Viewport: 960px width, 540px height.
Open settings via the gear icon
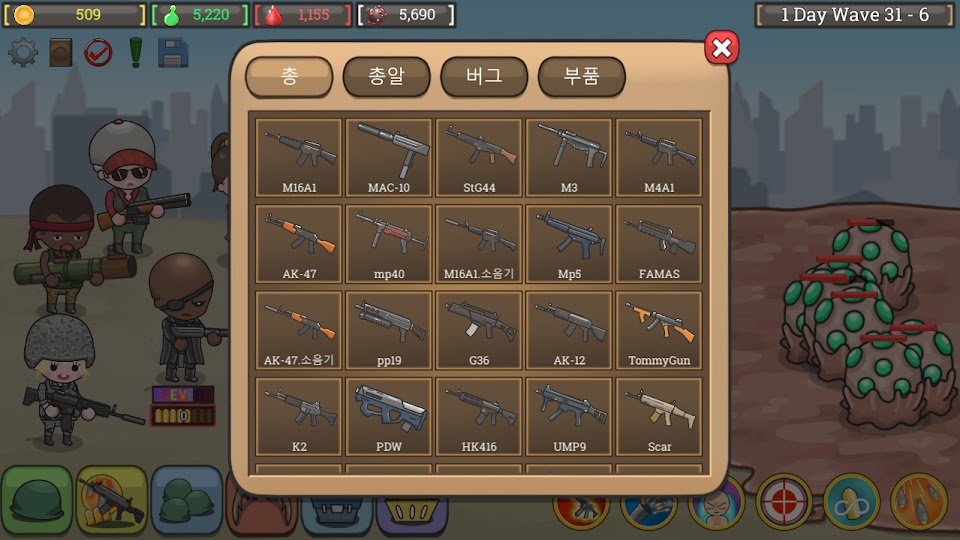[x=23, y=52]
